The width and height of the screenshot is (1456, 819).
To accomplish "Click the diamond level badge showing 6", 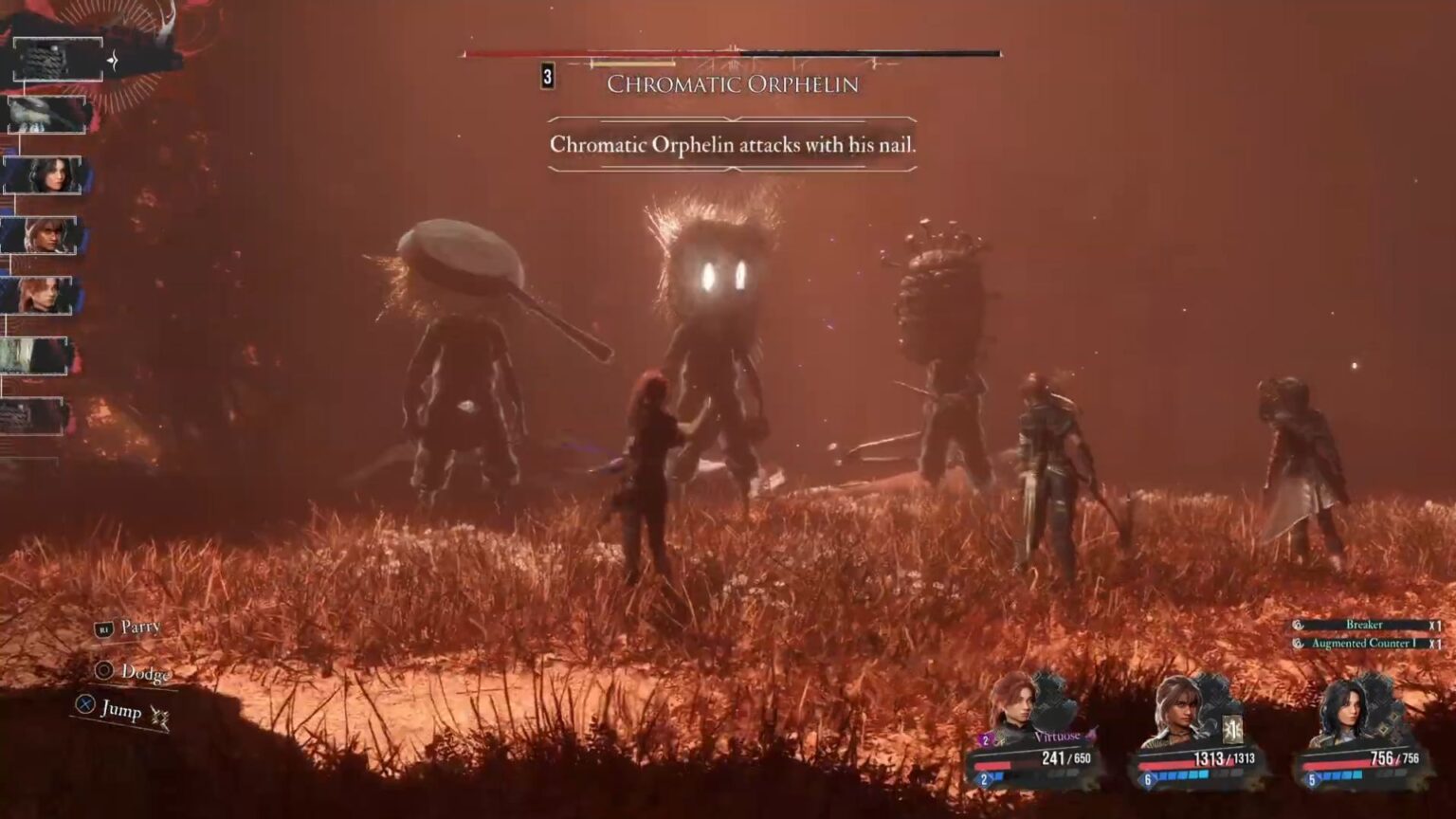I will click(1148, 779).
